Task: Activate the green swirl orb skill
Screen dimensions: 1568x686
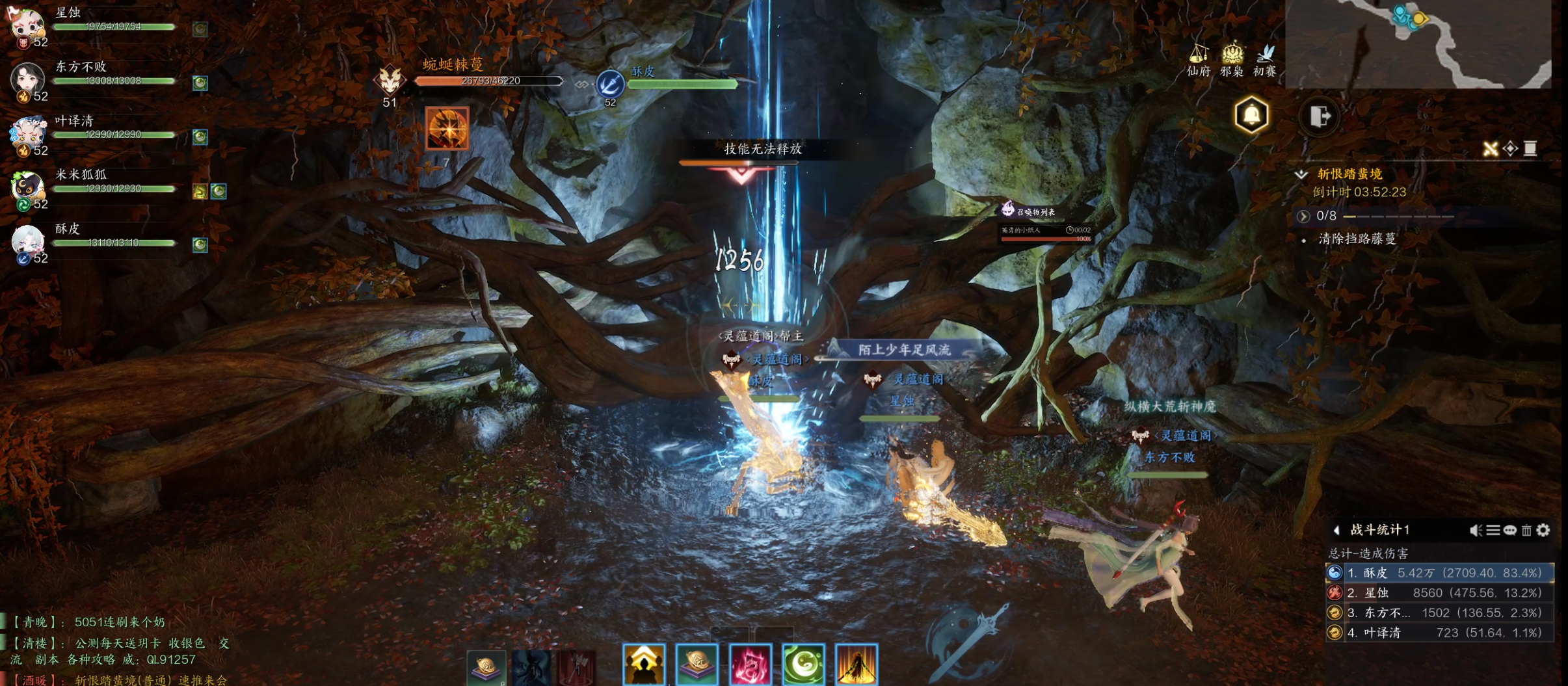Action: click(x=803, y=665)
